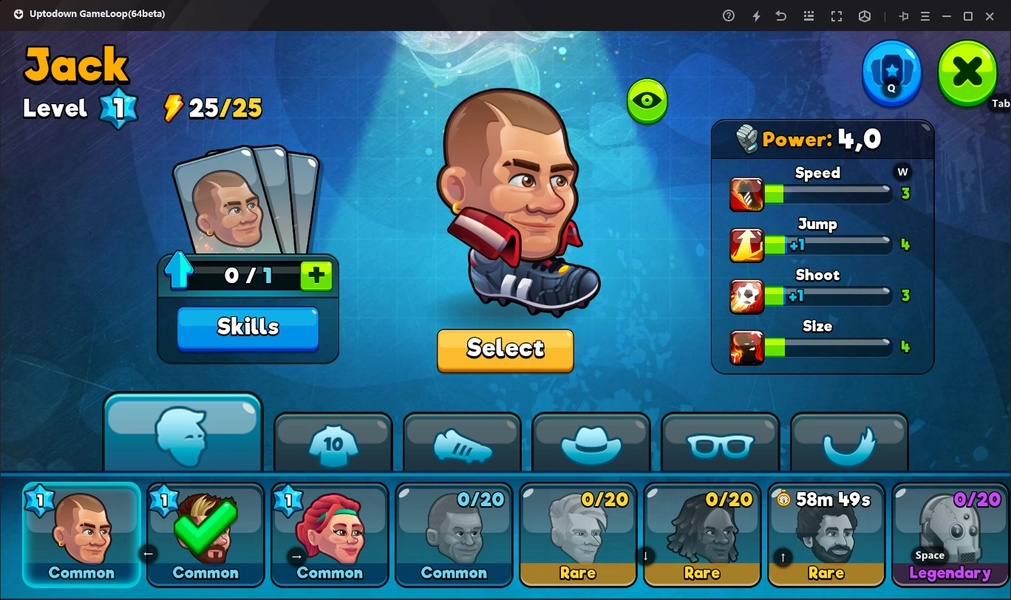The width and height of the screenshot is (1011, 600).
Task: Open the beard accessory tab
Action: (849, 444)
